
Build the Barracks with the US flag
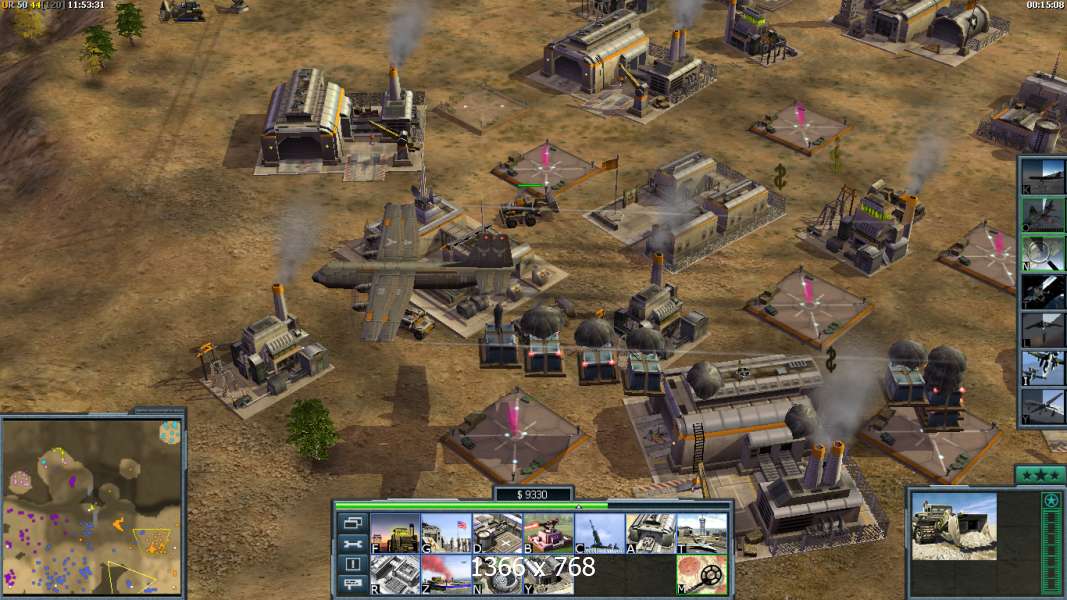pos(446,533)
